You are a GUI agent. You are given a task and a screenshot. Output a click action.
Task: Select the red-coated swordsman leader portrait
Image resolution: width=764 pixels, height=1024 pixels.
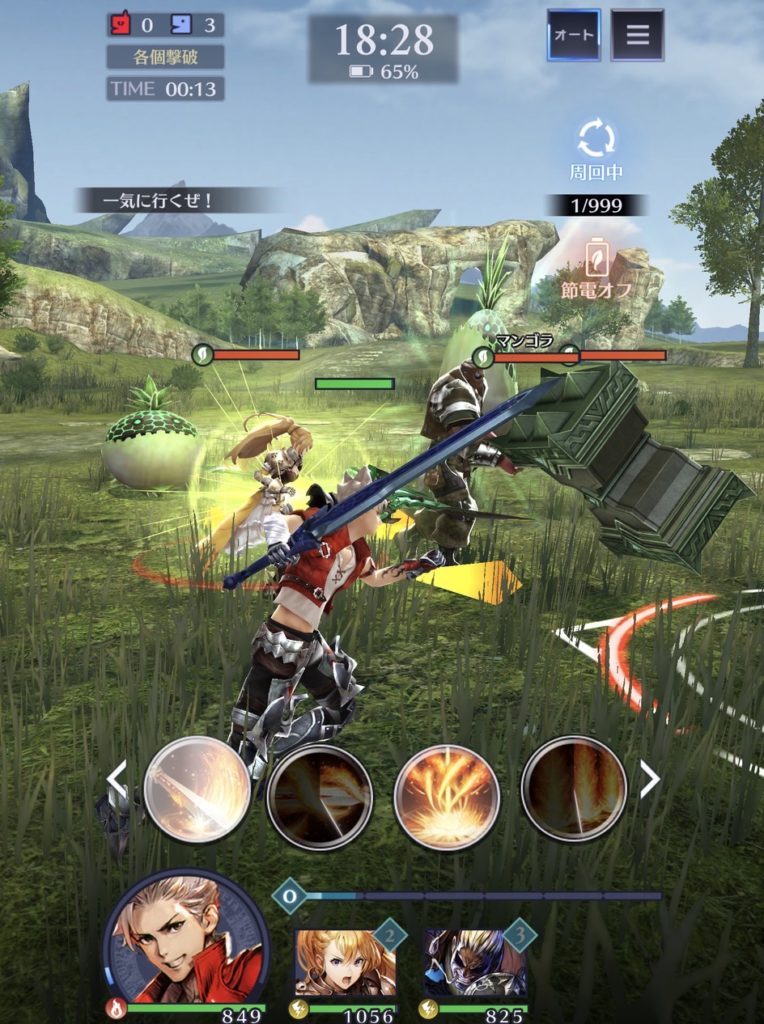185,940
